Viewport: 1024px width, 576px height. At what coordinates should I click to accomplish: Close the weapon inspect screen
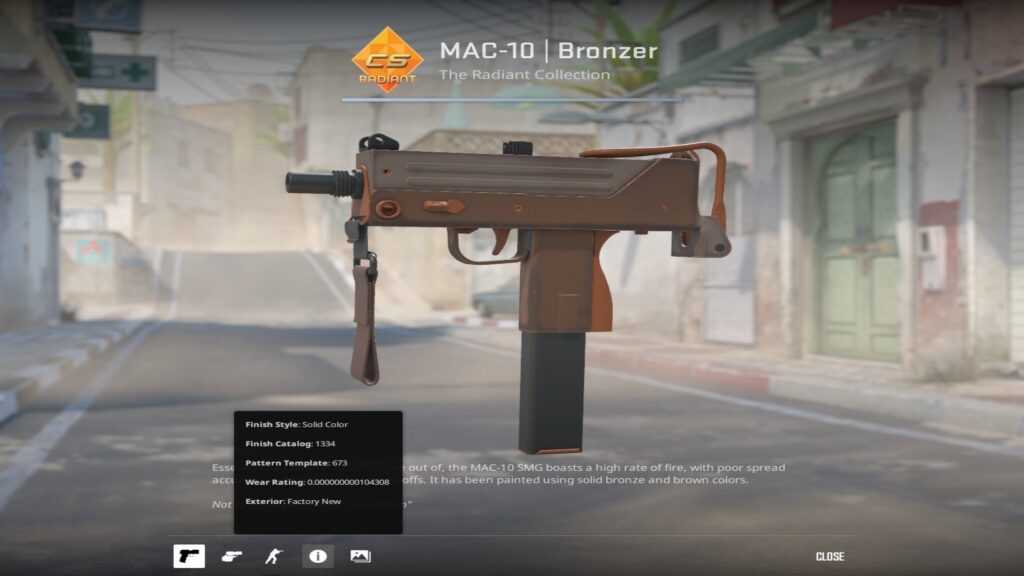click(x=829, y=556)
